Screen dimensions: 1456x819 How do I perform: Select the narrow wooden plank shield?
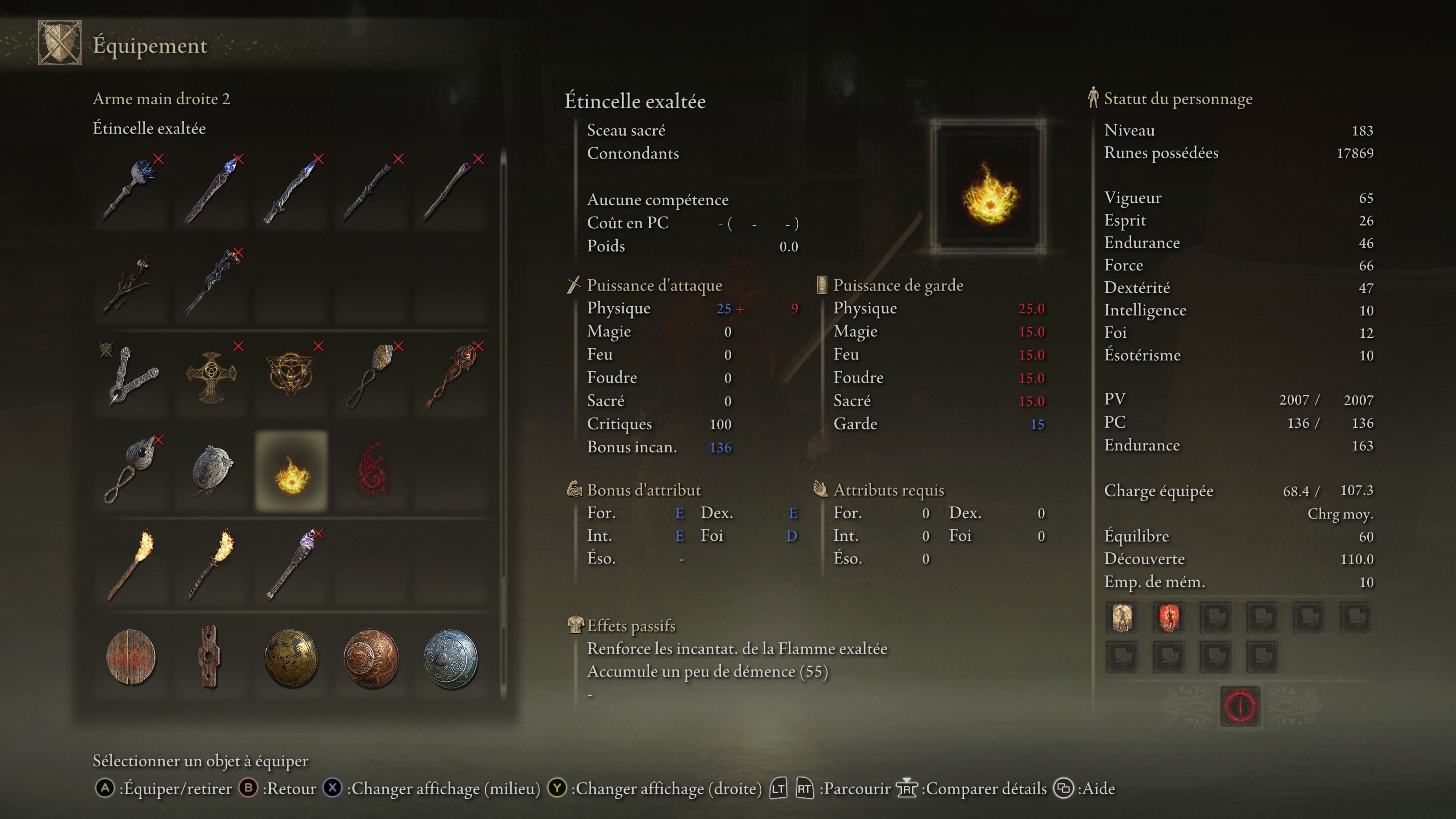pyautogui.click(x=209, y=657)
